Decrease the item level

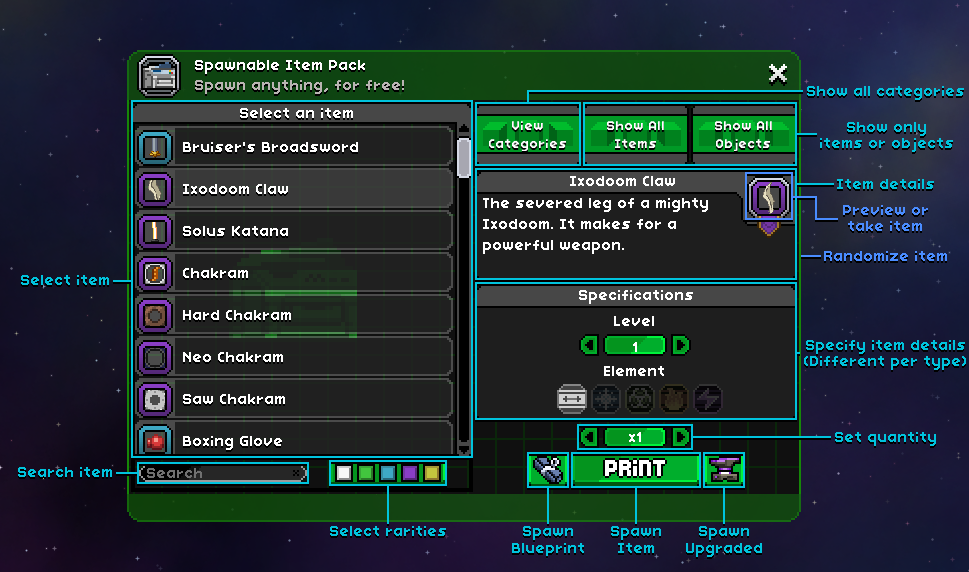point(589,346)
